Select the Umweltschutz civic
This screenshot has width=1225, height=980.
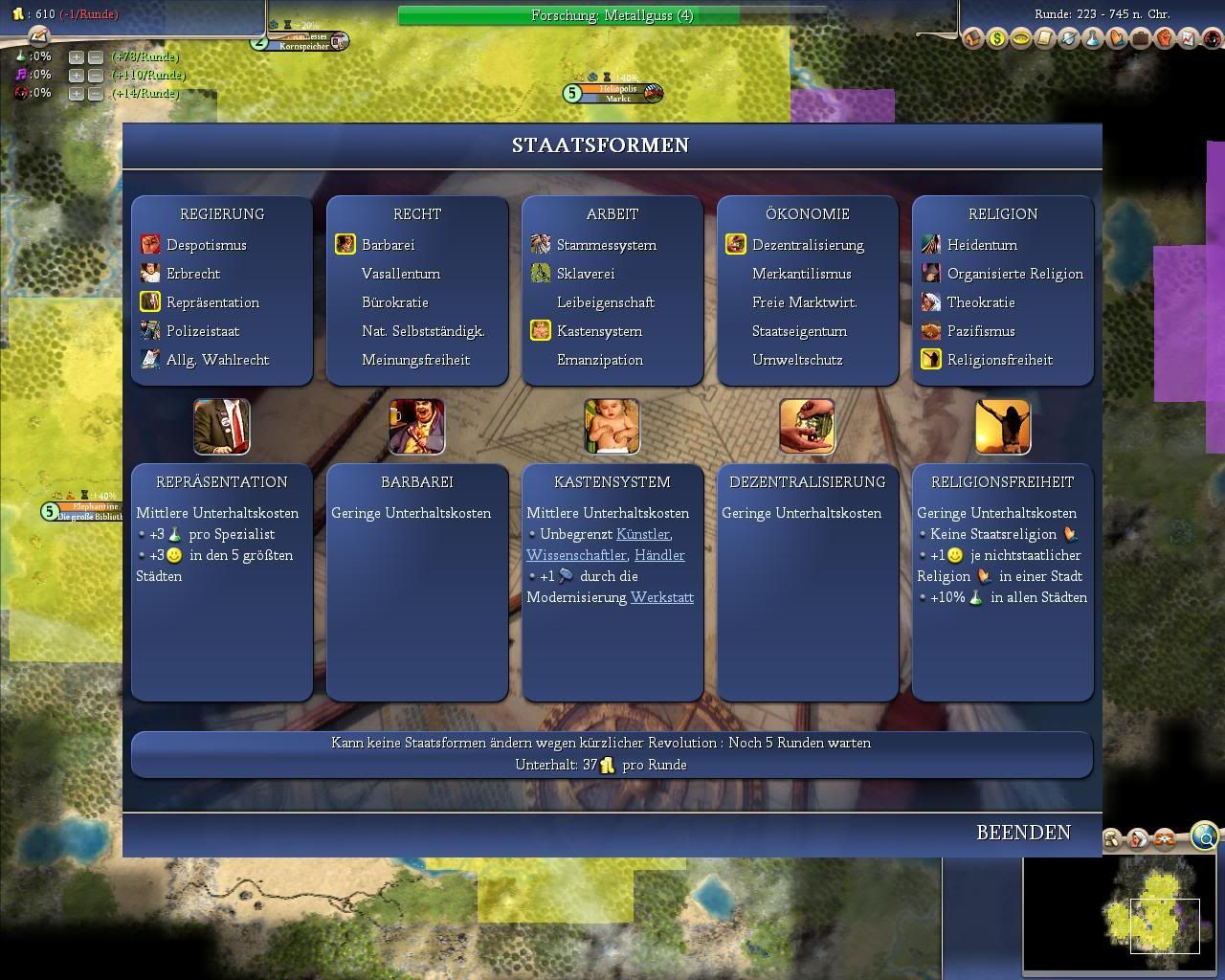point(797,360)
